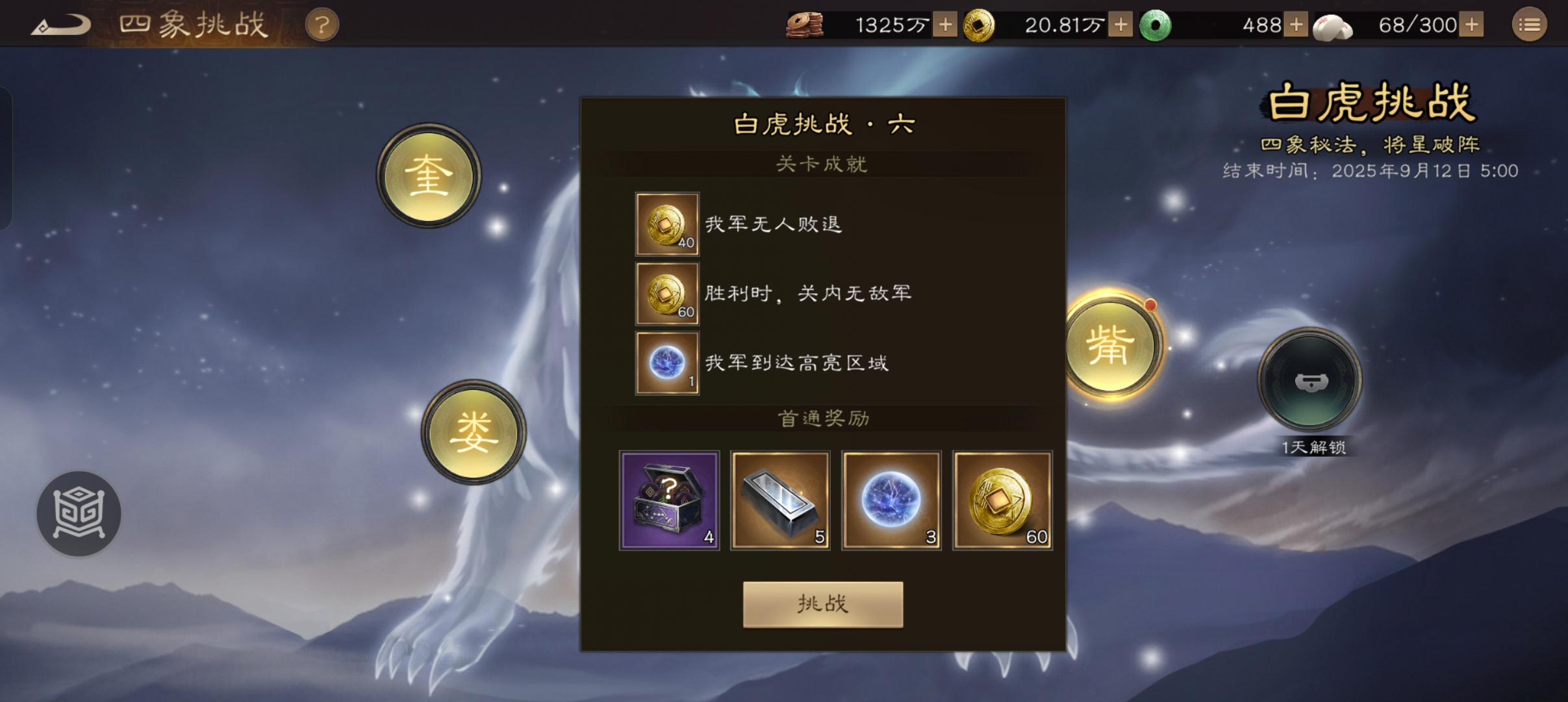View the silver ingot reward worth 5

(x=780, y=500)
